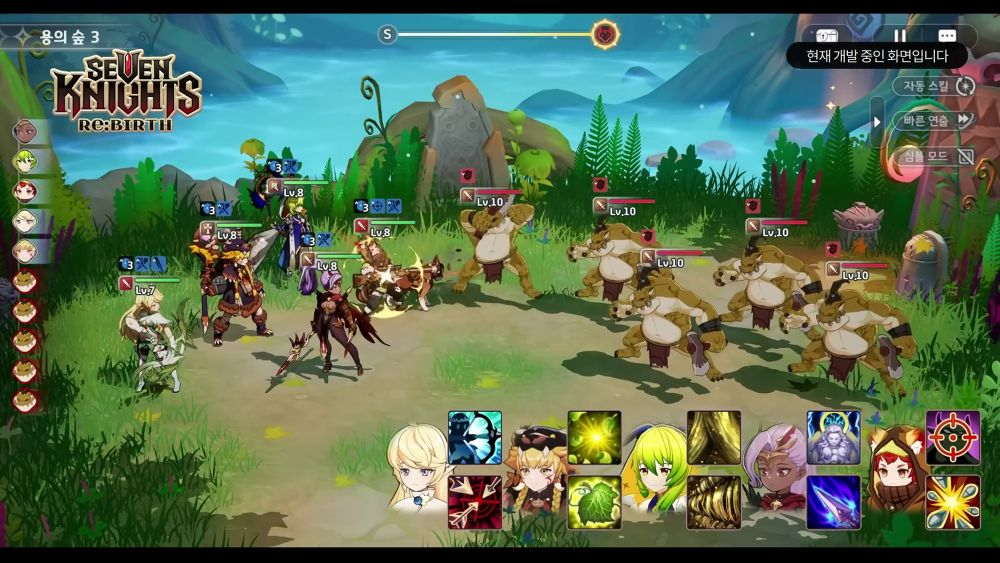
Task: Activate the glowing green burst skill
Action: 594,437
